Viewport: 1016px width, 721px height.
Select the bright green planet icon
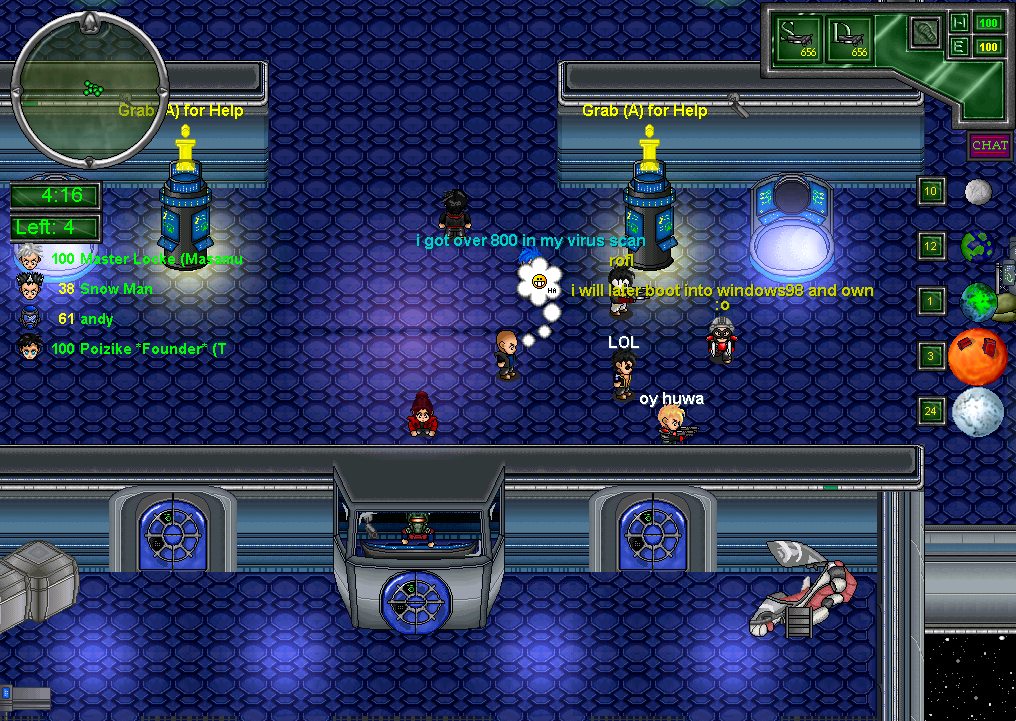[978, 301]
